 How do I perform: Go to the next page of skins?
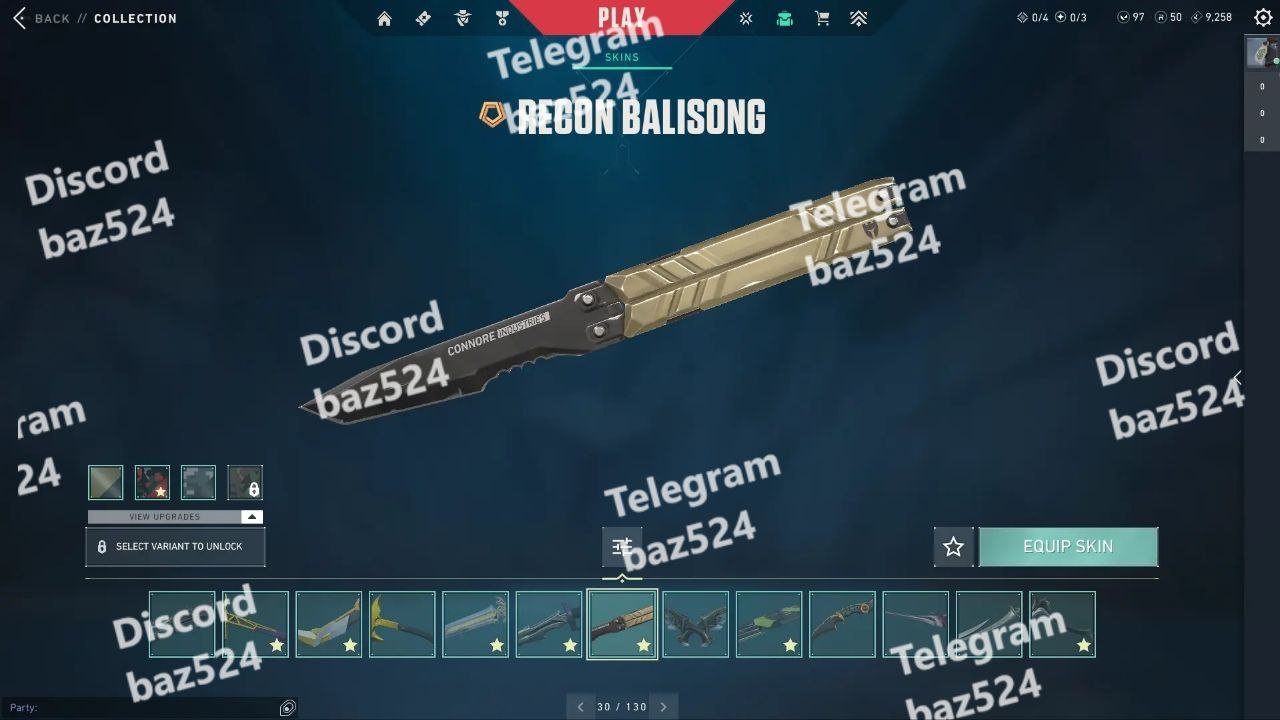click(x=663, y=707)
